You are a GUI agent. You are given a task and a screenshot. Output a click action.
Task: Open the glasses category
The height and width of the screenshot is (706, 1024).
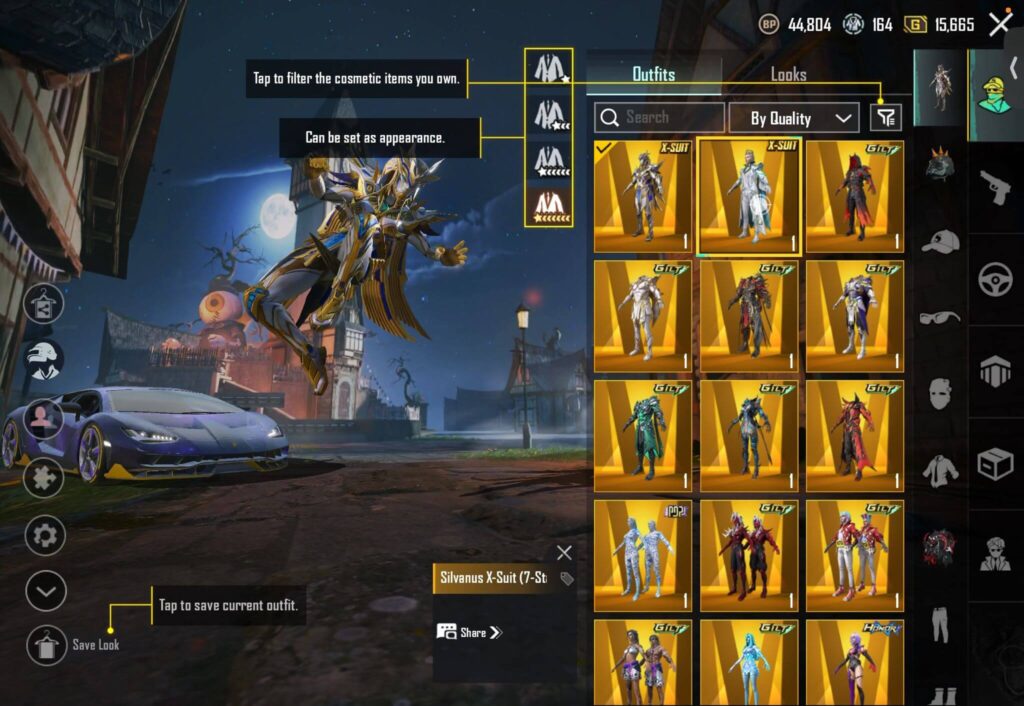click(940, 317)
